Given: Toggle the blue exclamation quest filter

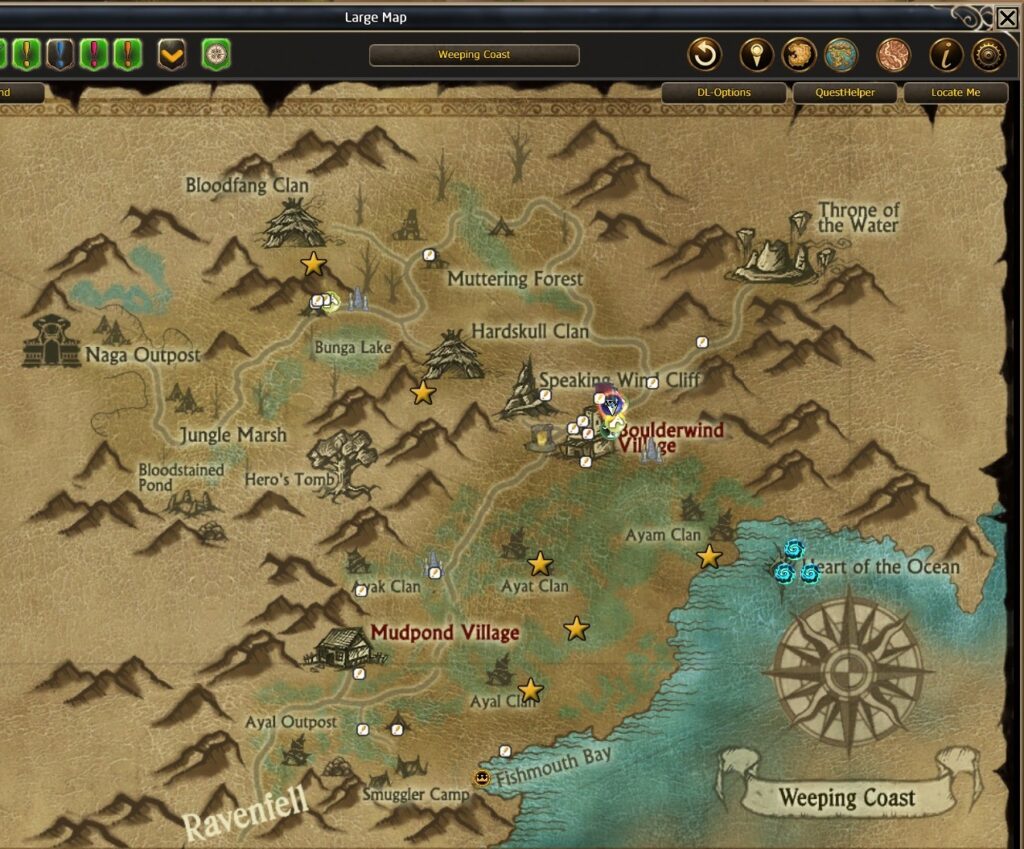Looking at the screenshot, I should point(60,54).
